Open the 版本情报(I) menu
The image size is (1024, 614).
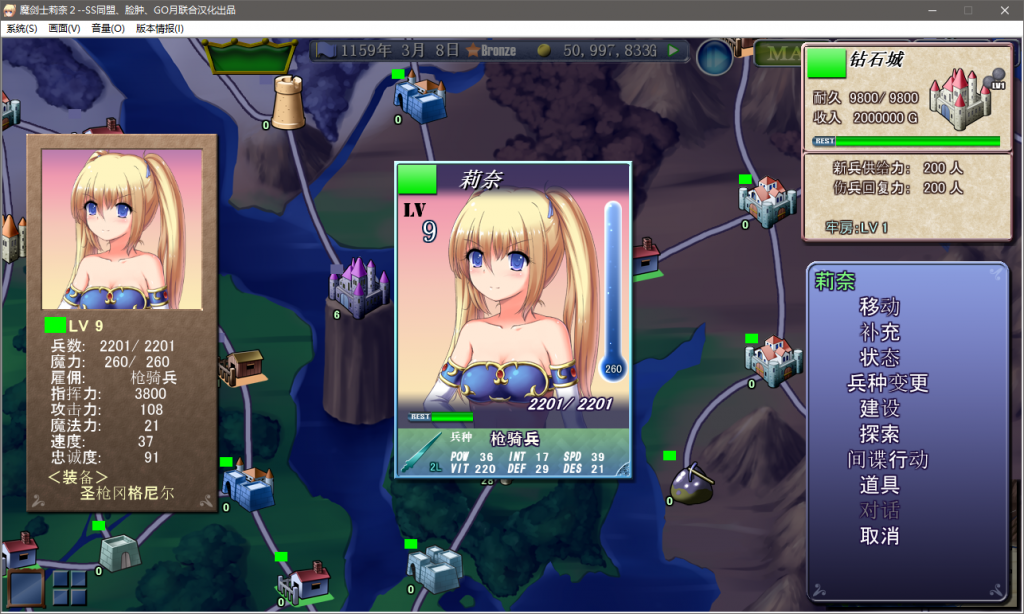click(160, 29)
